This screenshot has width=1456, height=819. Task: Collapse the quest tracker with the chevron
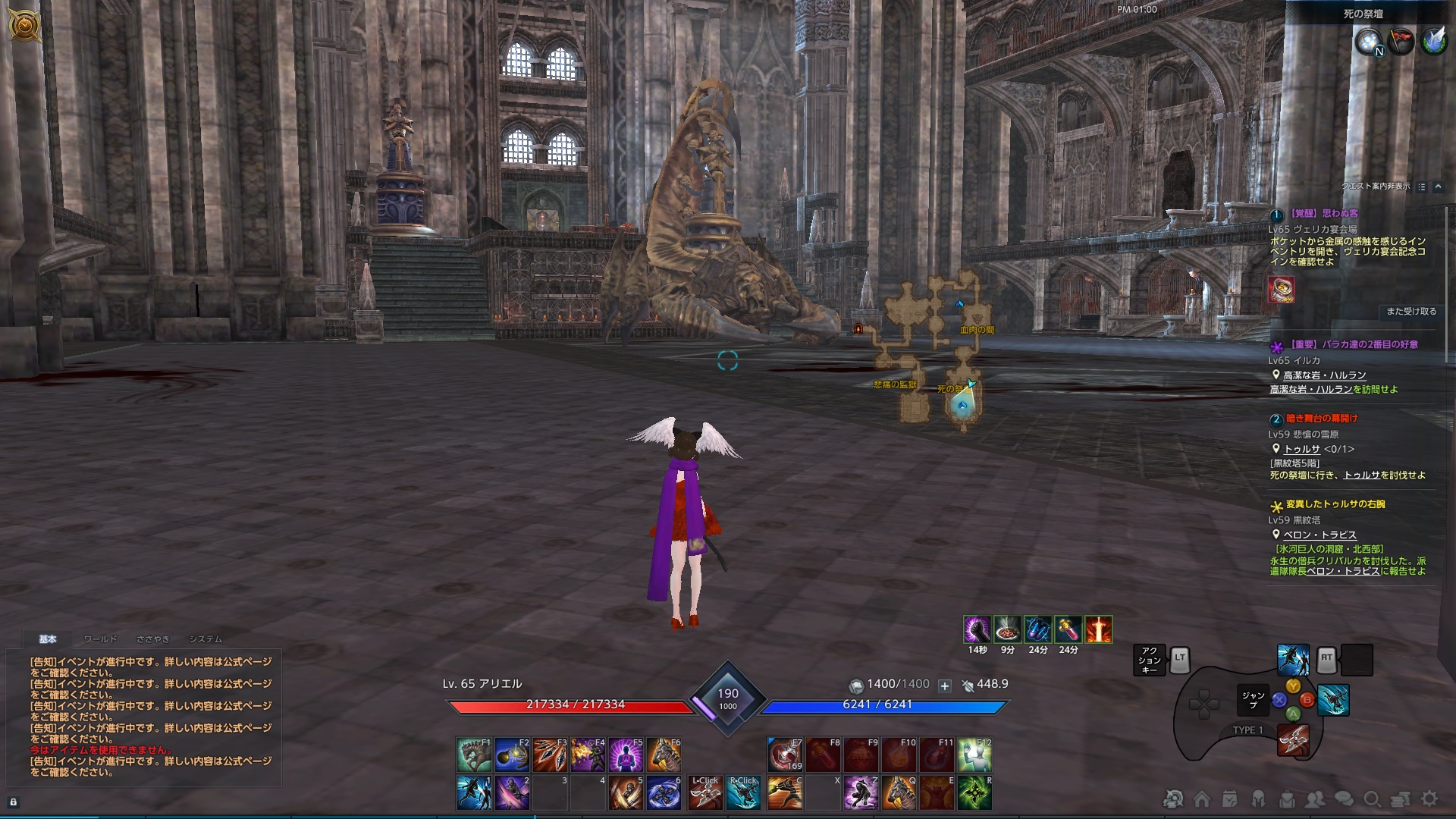pos(1439,187)
